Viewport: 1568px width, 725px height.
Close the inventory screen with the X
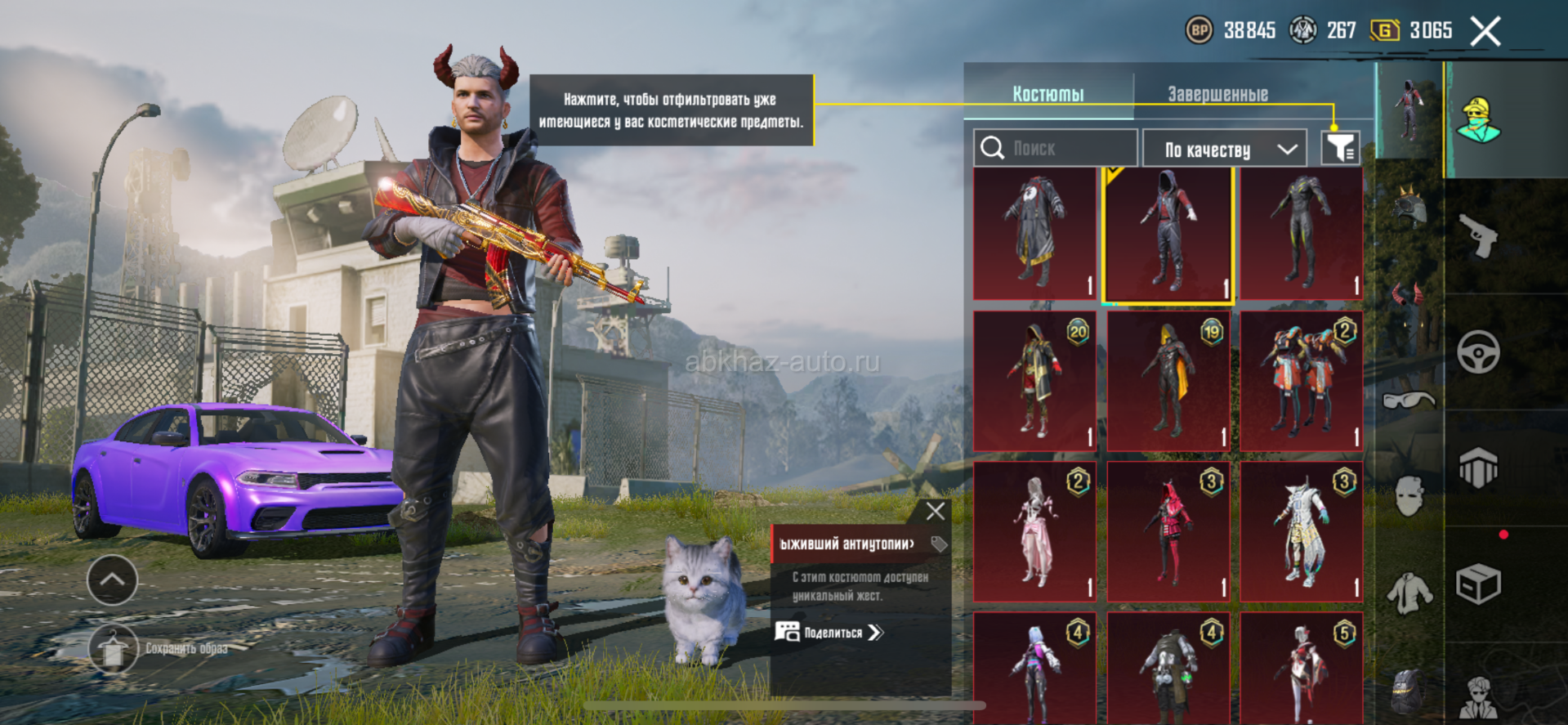[x=1485, y=32]
